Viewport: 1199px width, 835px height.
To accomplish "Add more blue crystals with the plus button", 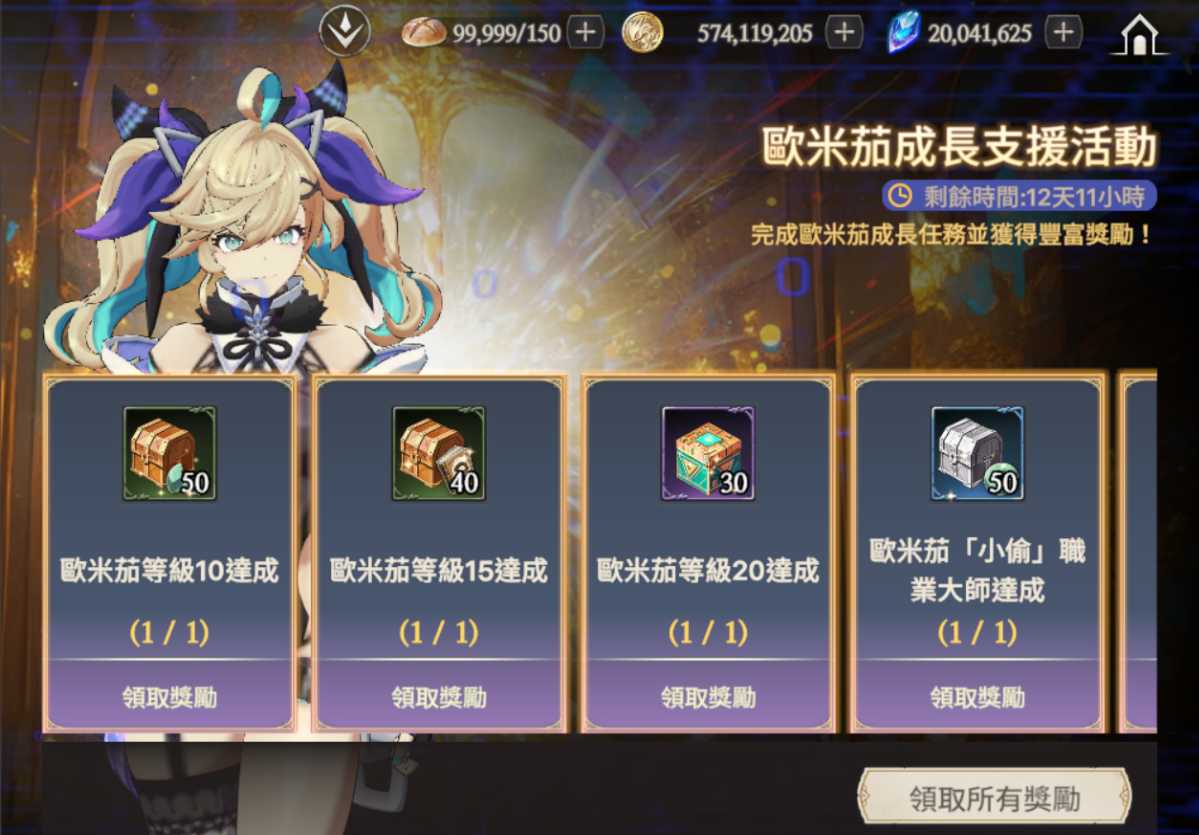I will click(1063, 33).
